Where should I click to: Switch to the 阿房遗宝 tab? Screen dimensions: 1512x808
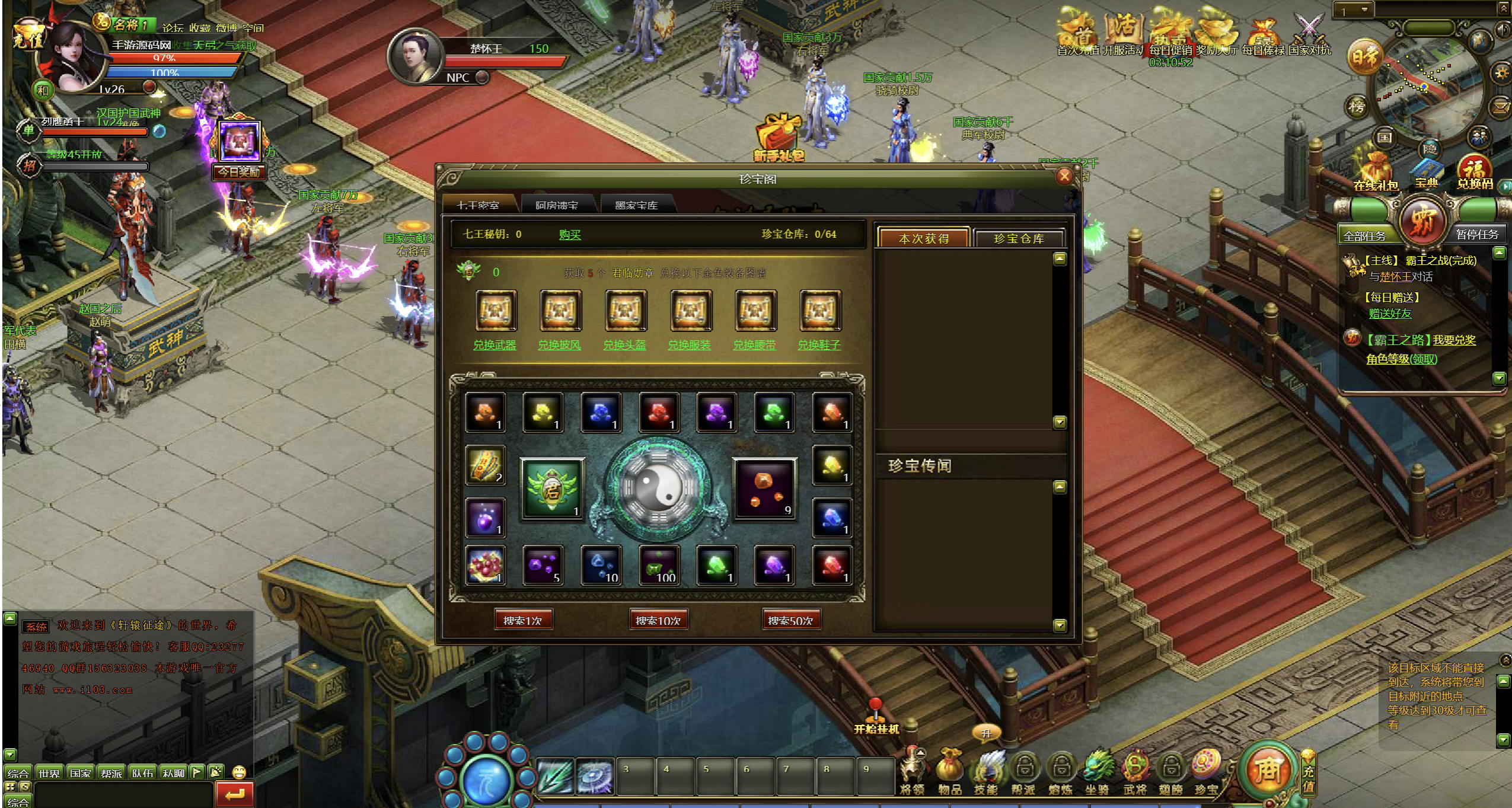pyautogui.click(x=556, y=205)
